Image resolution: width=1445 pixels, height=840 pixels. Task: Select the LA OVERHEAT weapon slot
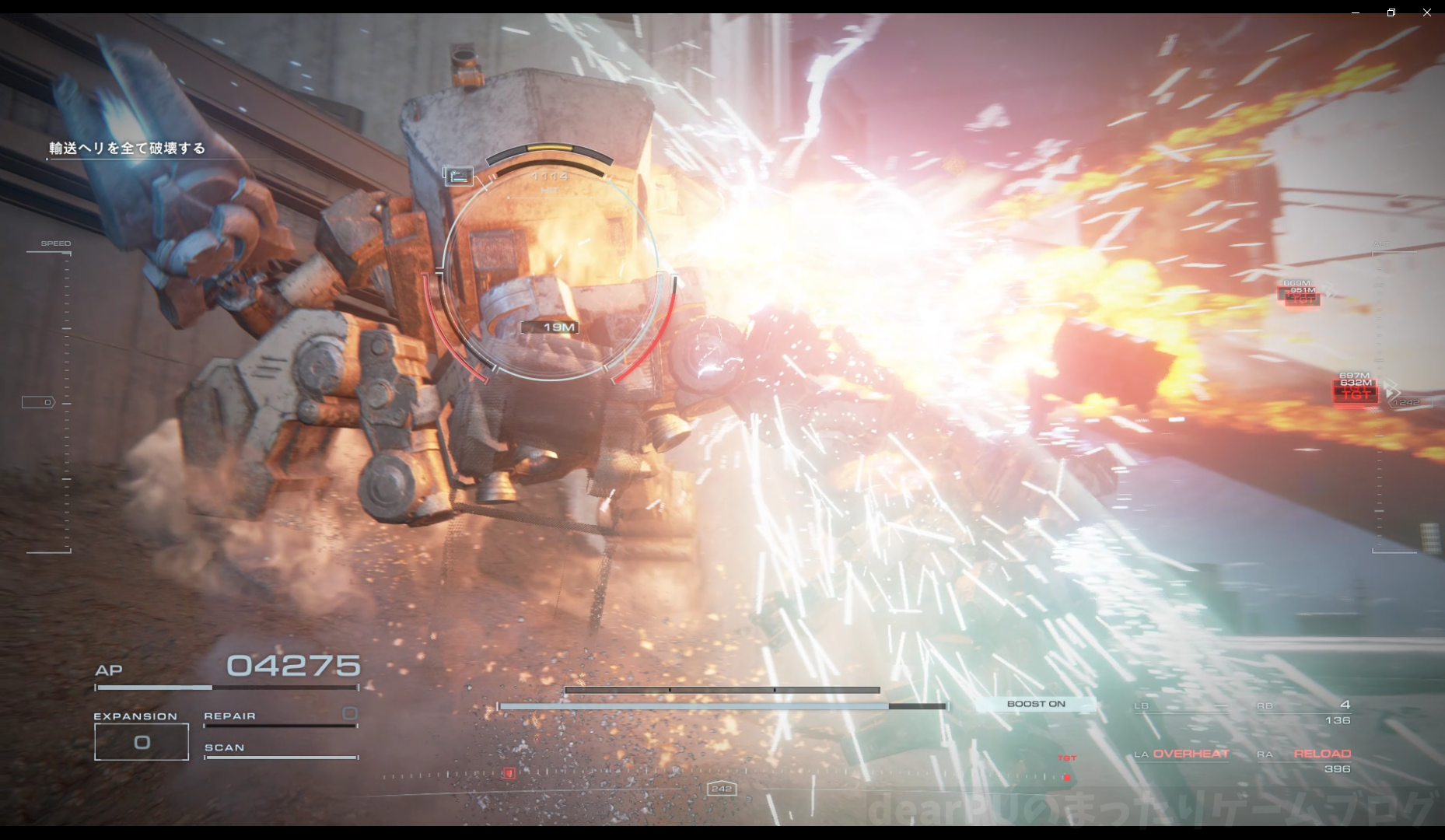coord(1182,754)
